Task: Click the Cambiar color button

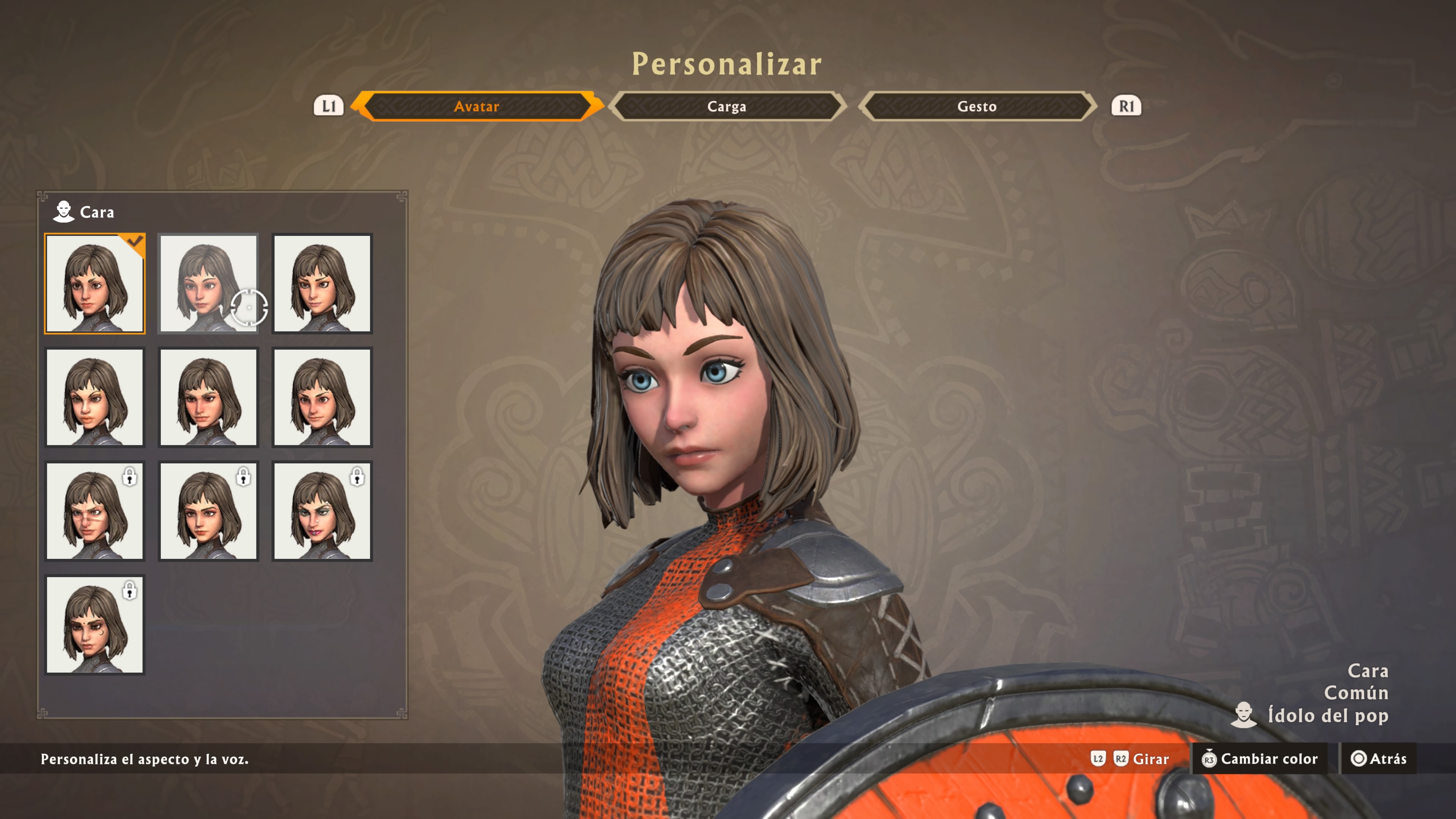Action: click(1260, 758)
